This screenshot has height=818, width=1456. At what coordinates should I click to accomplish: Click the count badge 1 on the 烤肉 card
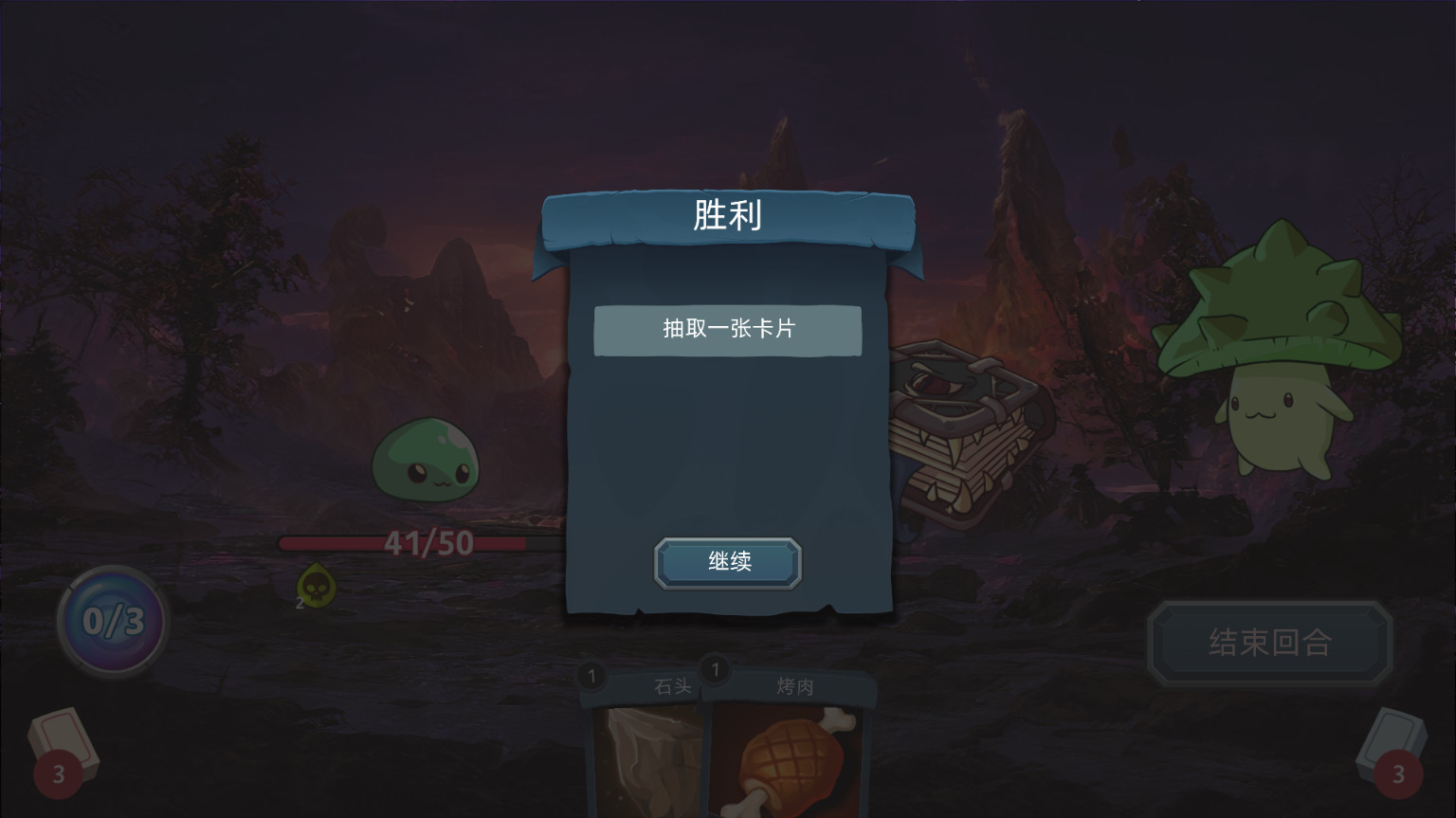point(714,670)
